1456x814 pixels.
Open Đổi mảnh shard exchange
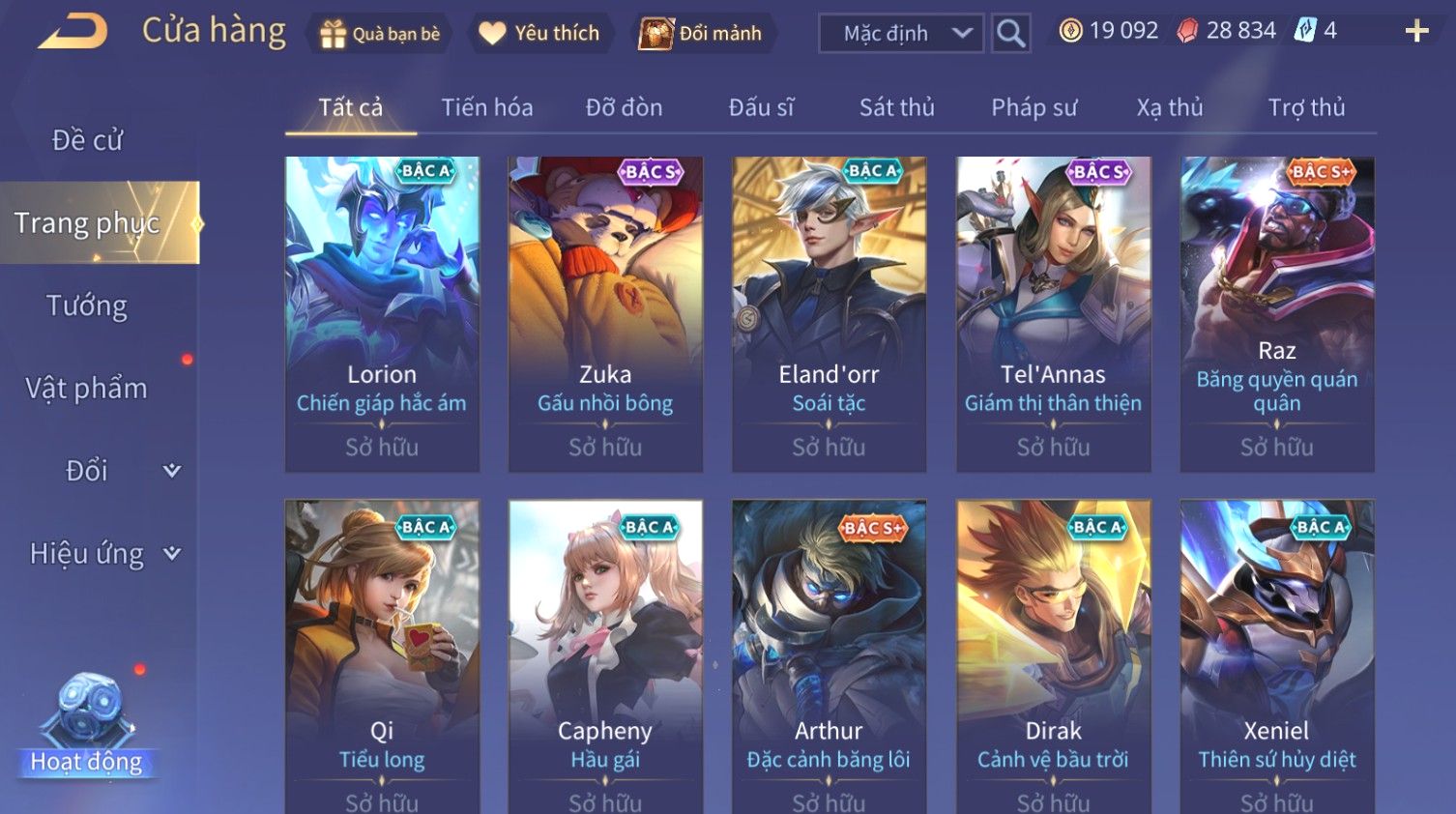701,34
